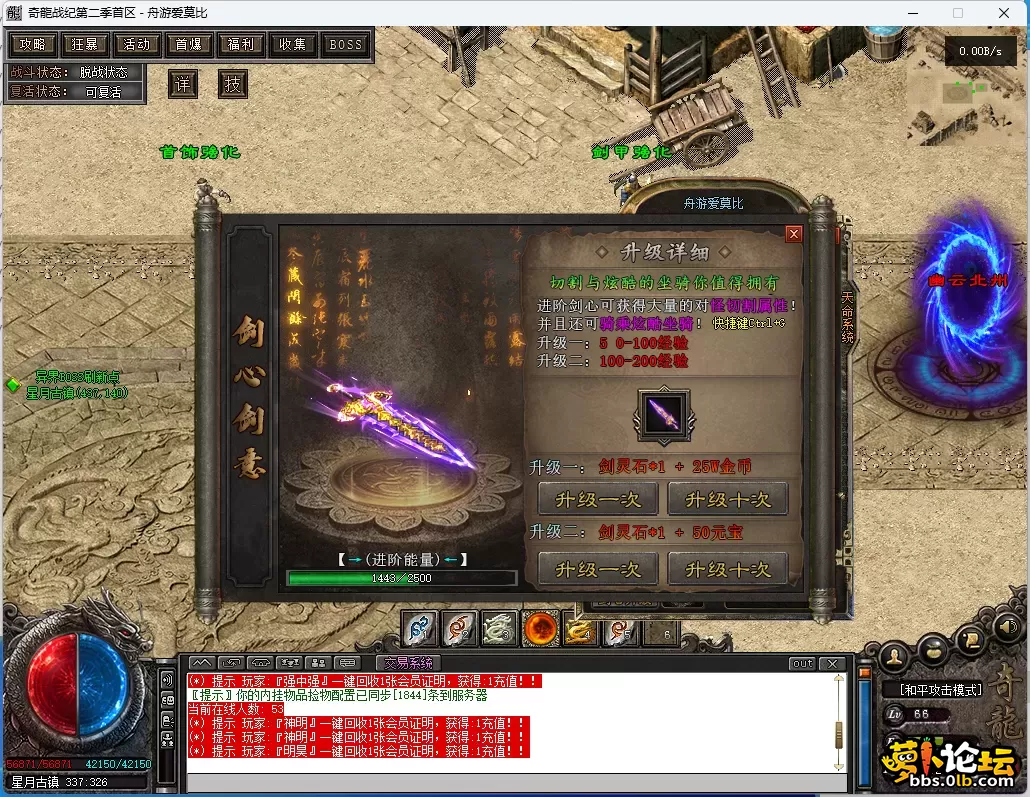Close the 升级详细 upgrade panel
Viewport: 1030px width, 797px height.
[794, 234]
